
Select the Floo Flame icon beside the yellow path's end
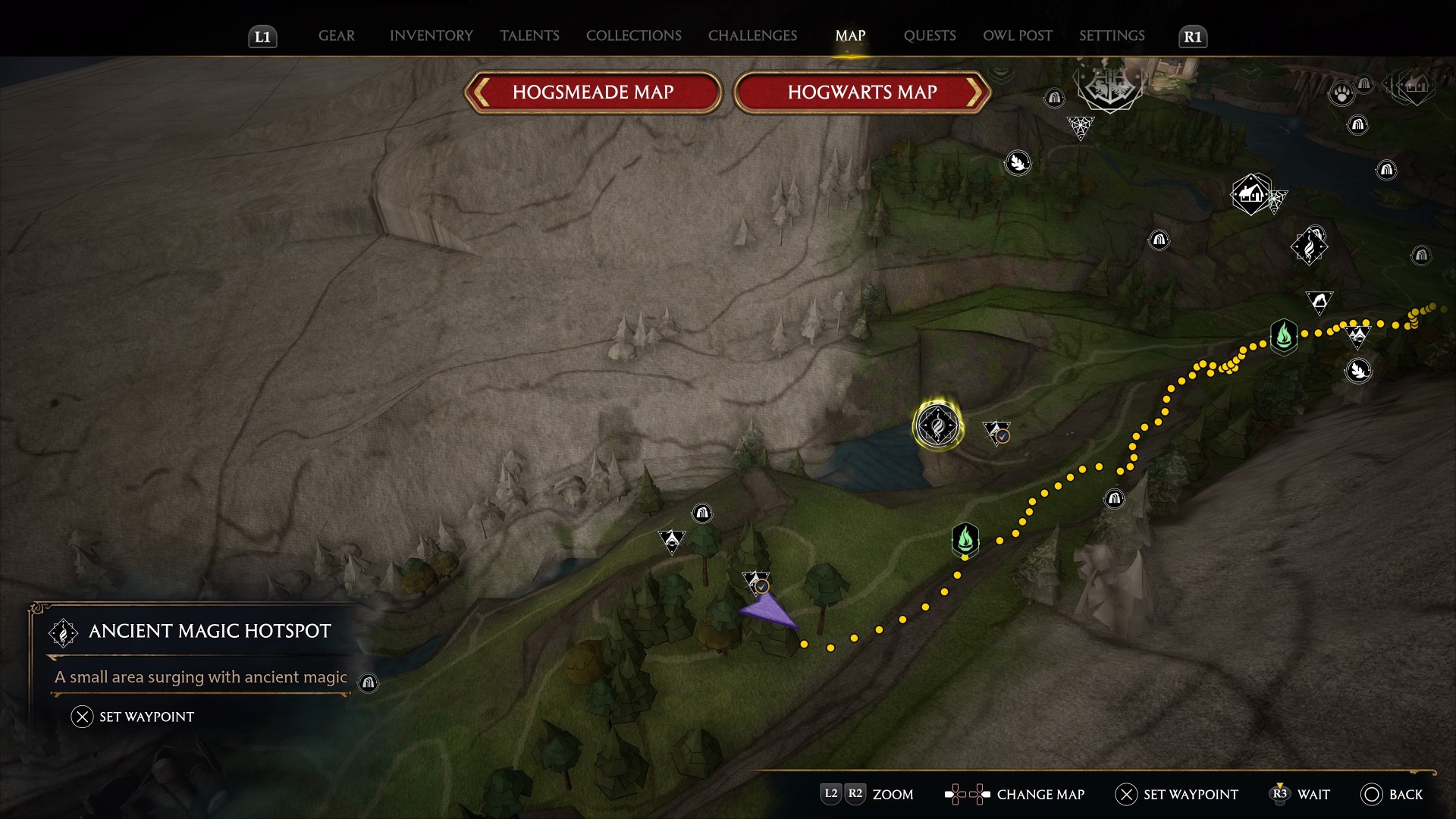click(1283, 338)
